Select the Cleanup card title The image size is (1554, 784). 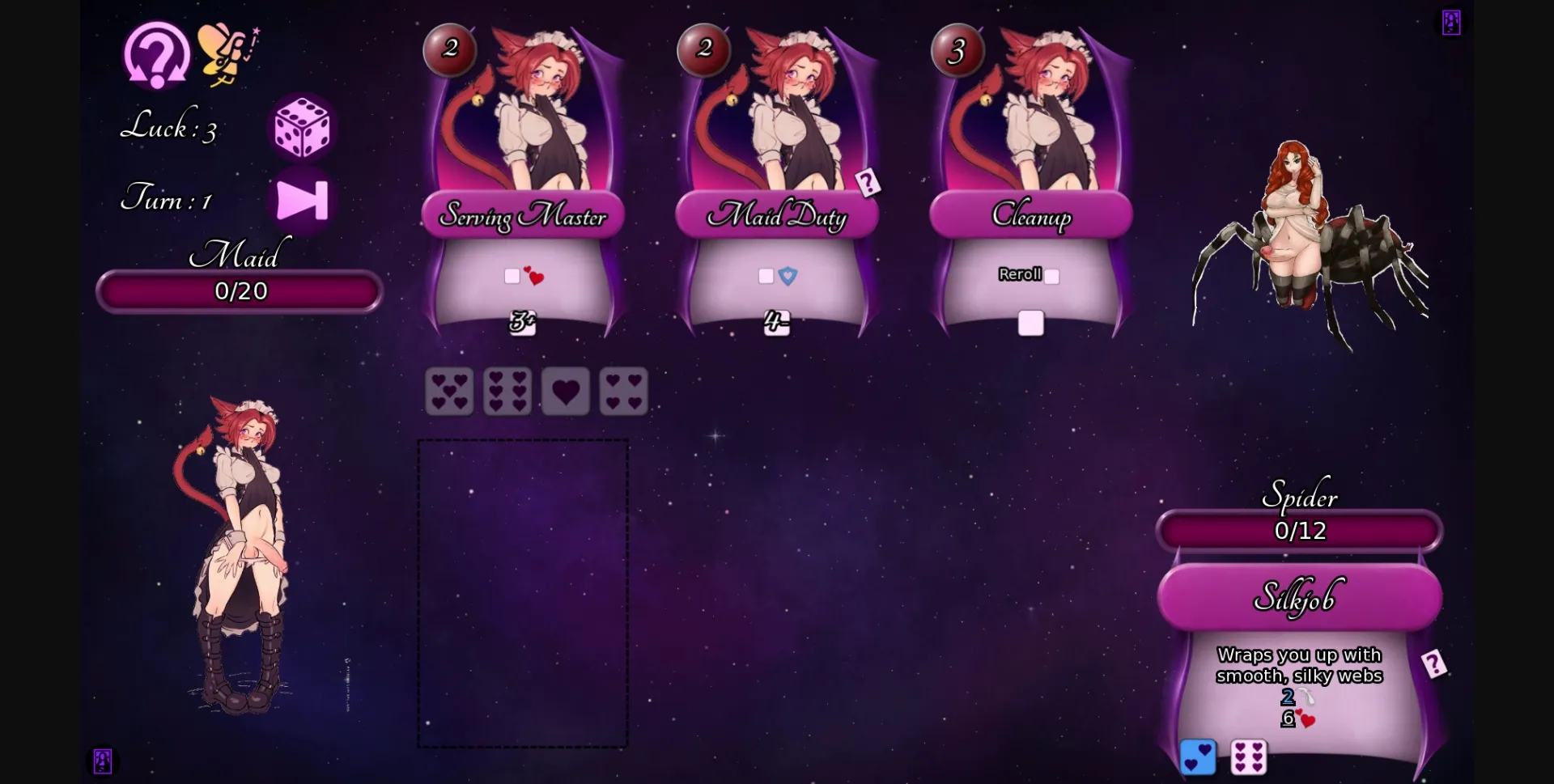click(x=1032, y=216)
